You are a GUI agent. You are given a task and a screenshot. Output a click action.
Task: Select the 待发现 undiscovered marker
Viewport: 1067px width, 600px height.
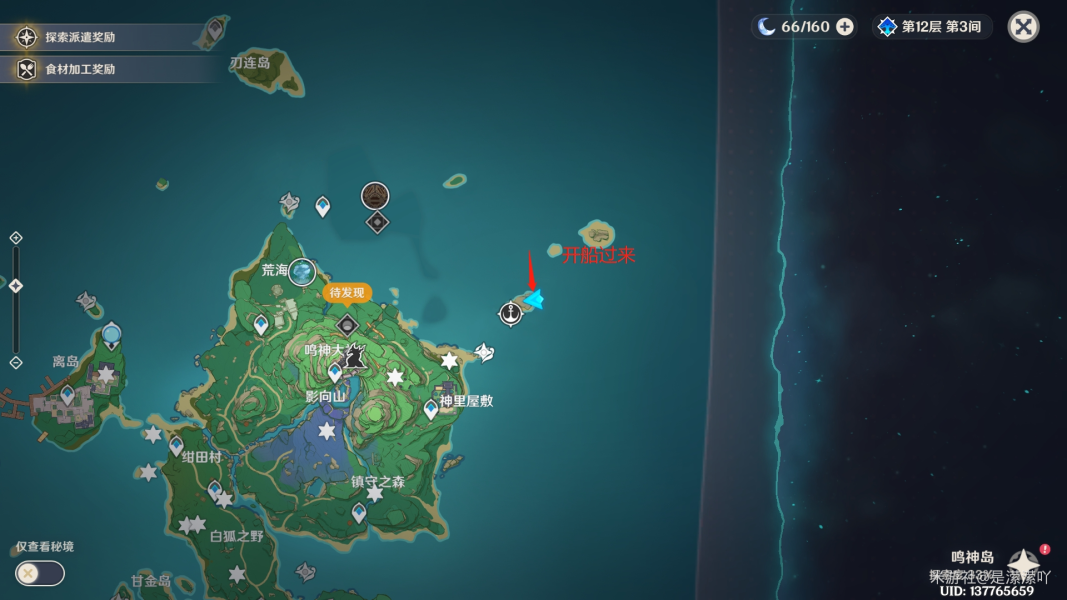tap(347, 293)
